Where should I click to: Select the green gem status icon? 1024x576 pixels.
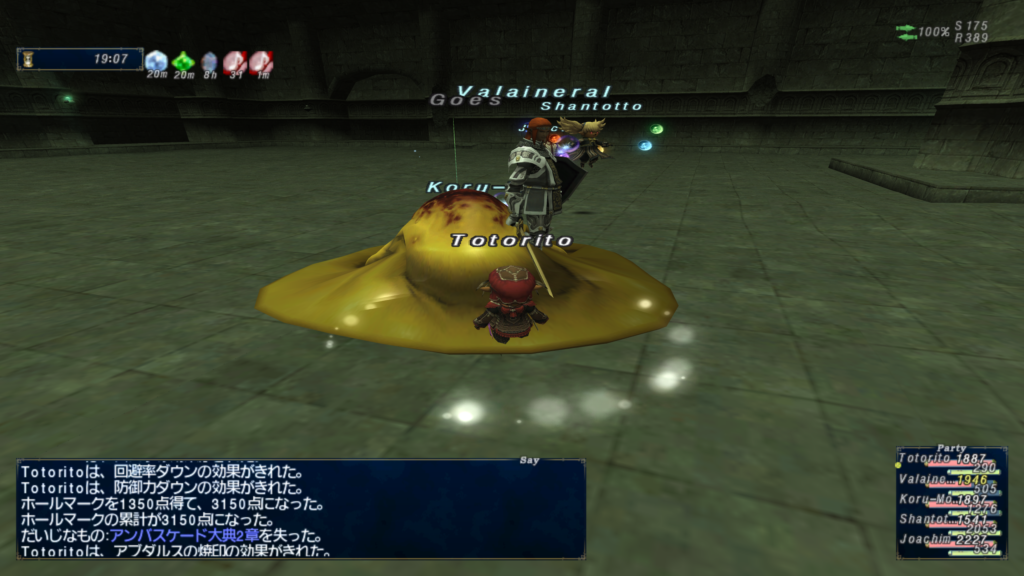click(183, 62)
